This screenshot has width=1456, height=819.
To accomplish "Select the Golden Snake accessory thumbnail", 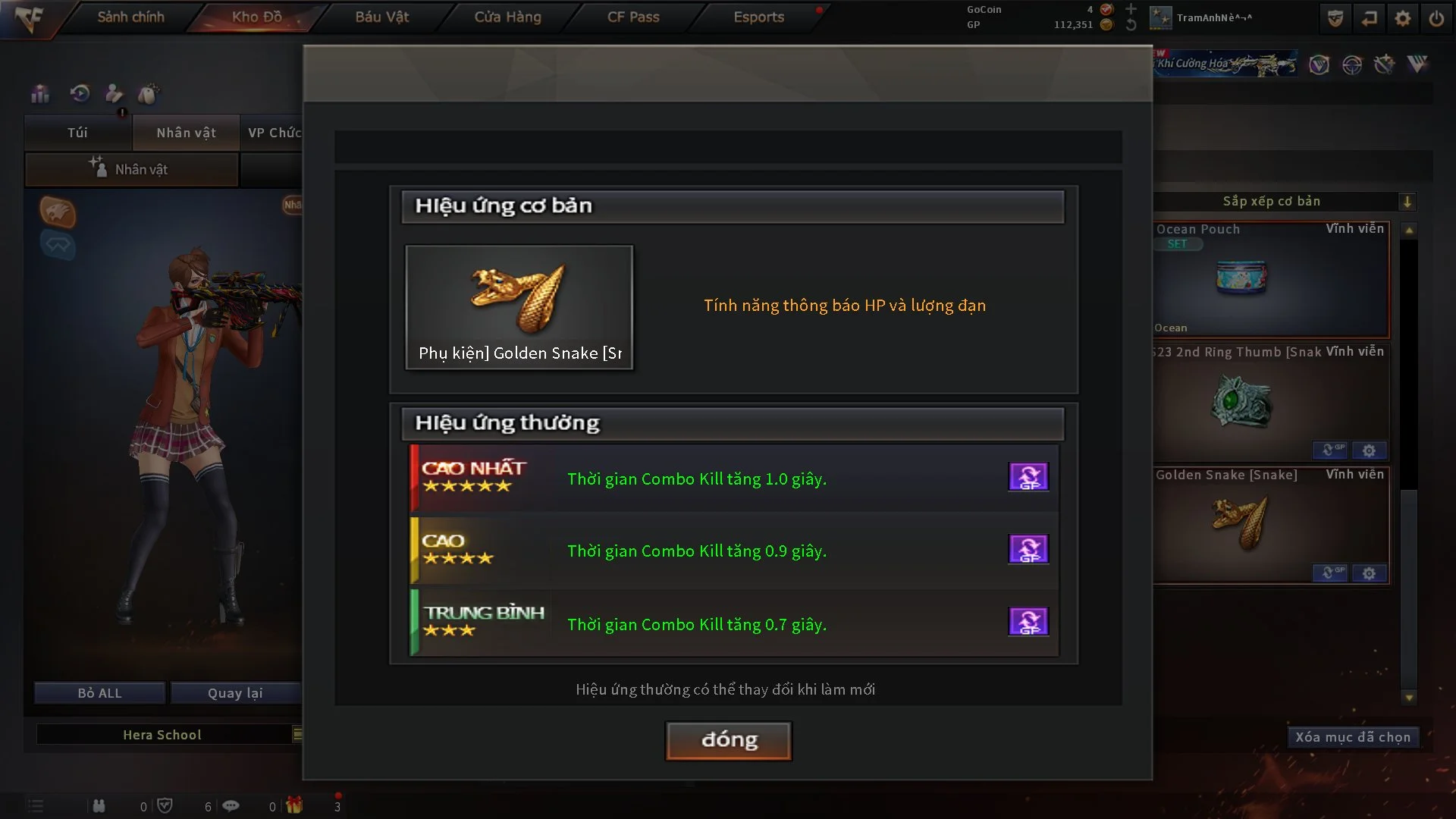I will coord(519,306).
